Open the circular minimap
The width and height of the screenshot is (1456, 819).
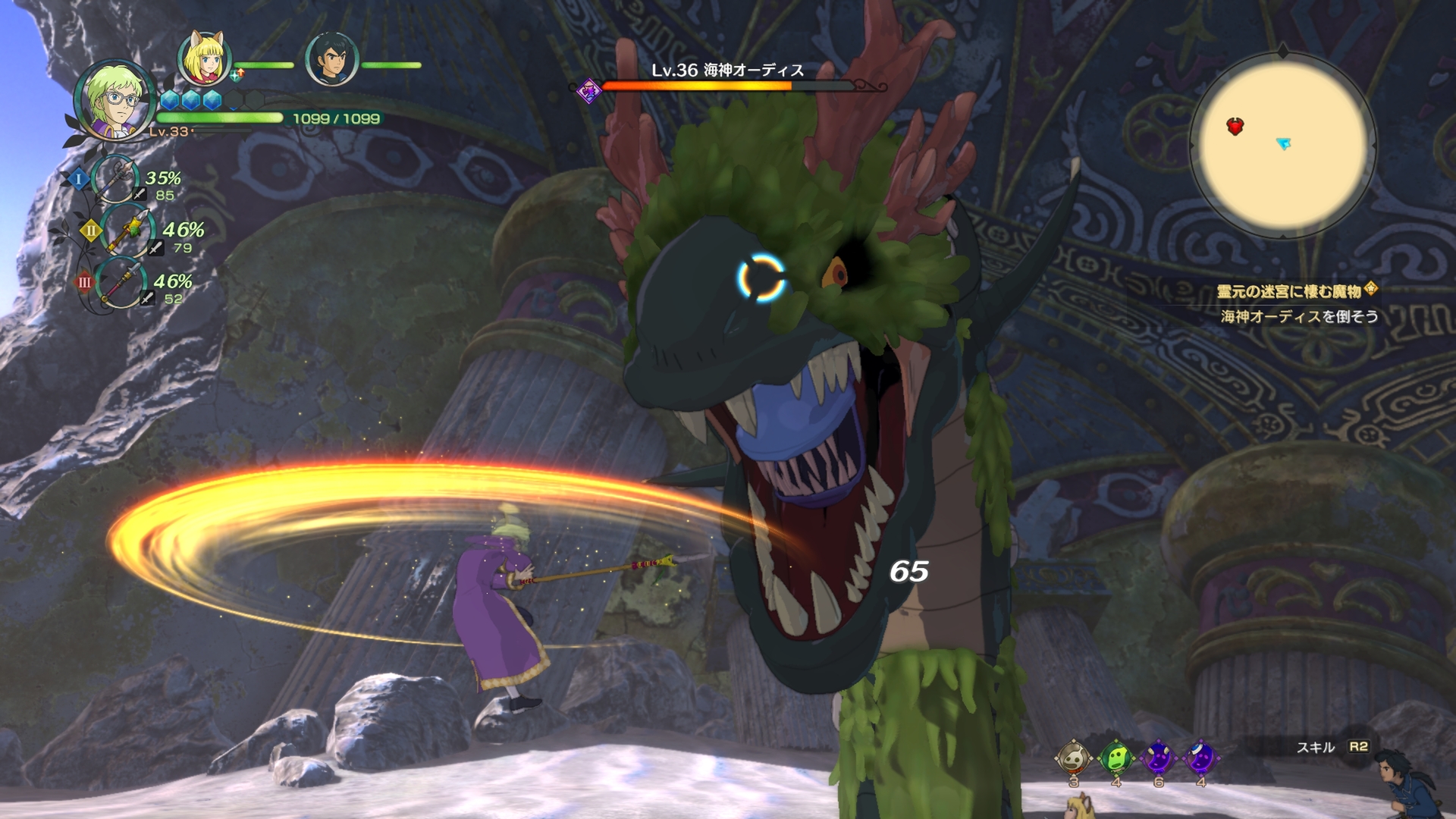click(x=1282, y=144)
